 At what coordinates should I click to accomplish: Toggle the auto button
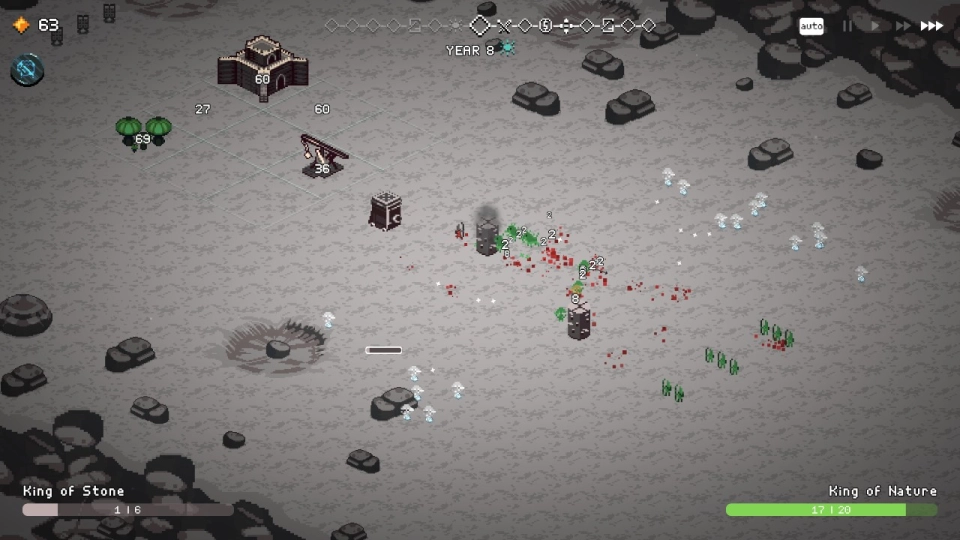point(811,26)
